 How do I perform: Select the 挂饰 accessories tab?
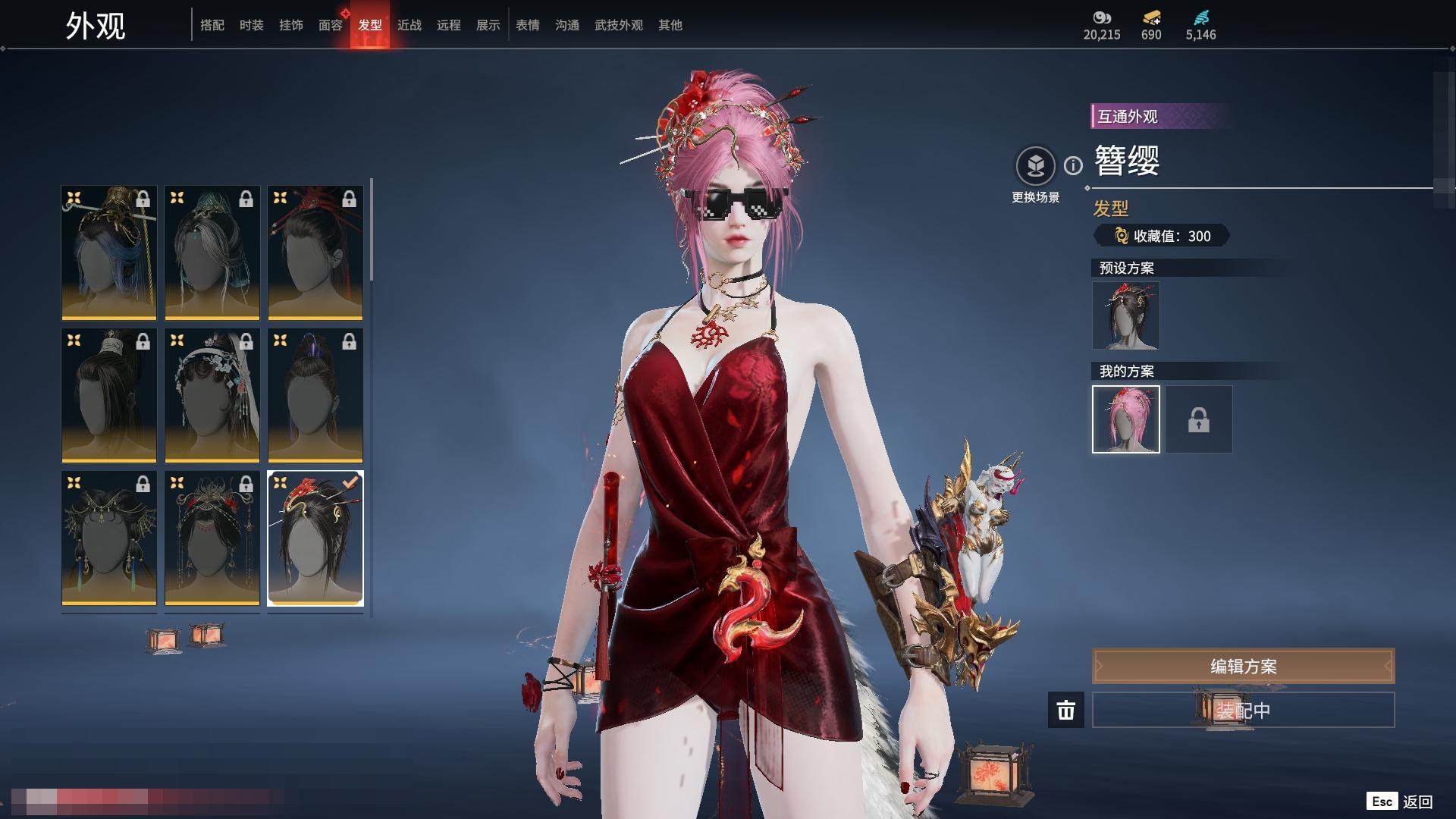291,25
